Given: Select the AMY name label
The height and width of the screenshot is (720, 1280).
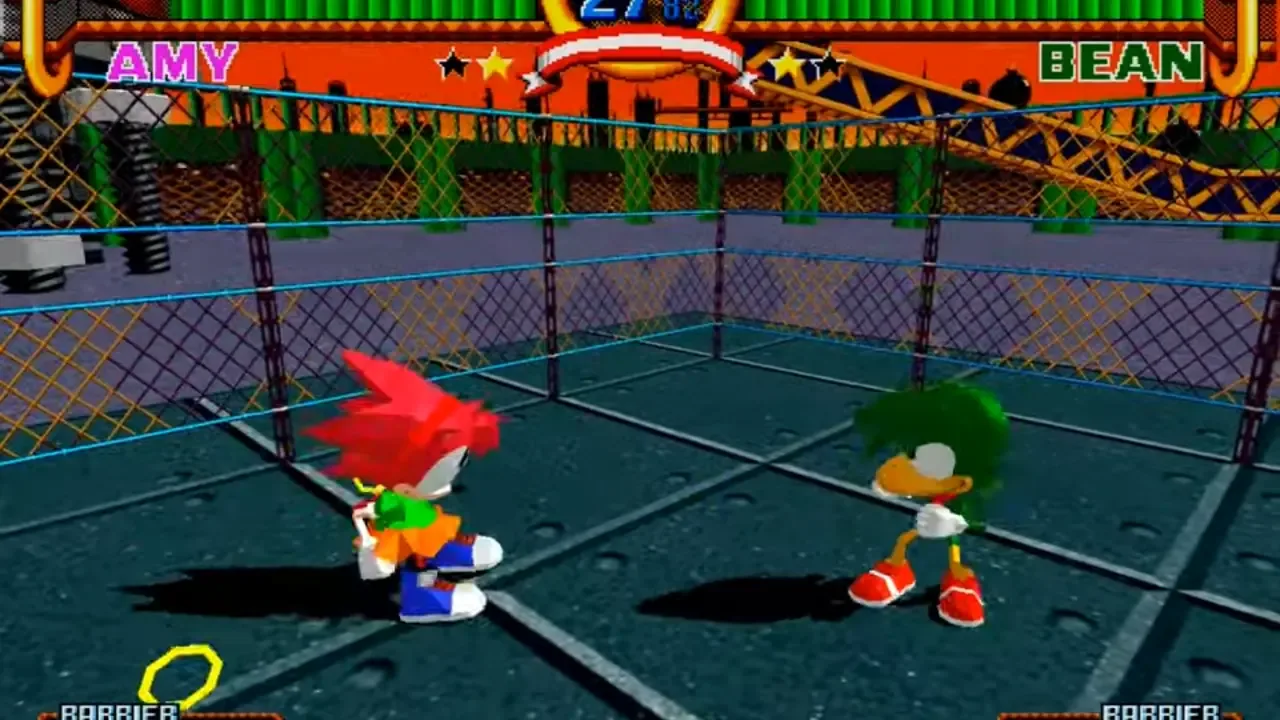Looking at the screenshot, I should coord(176,63).
